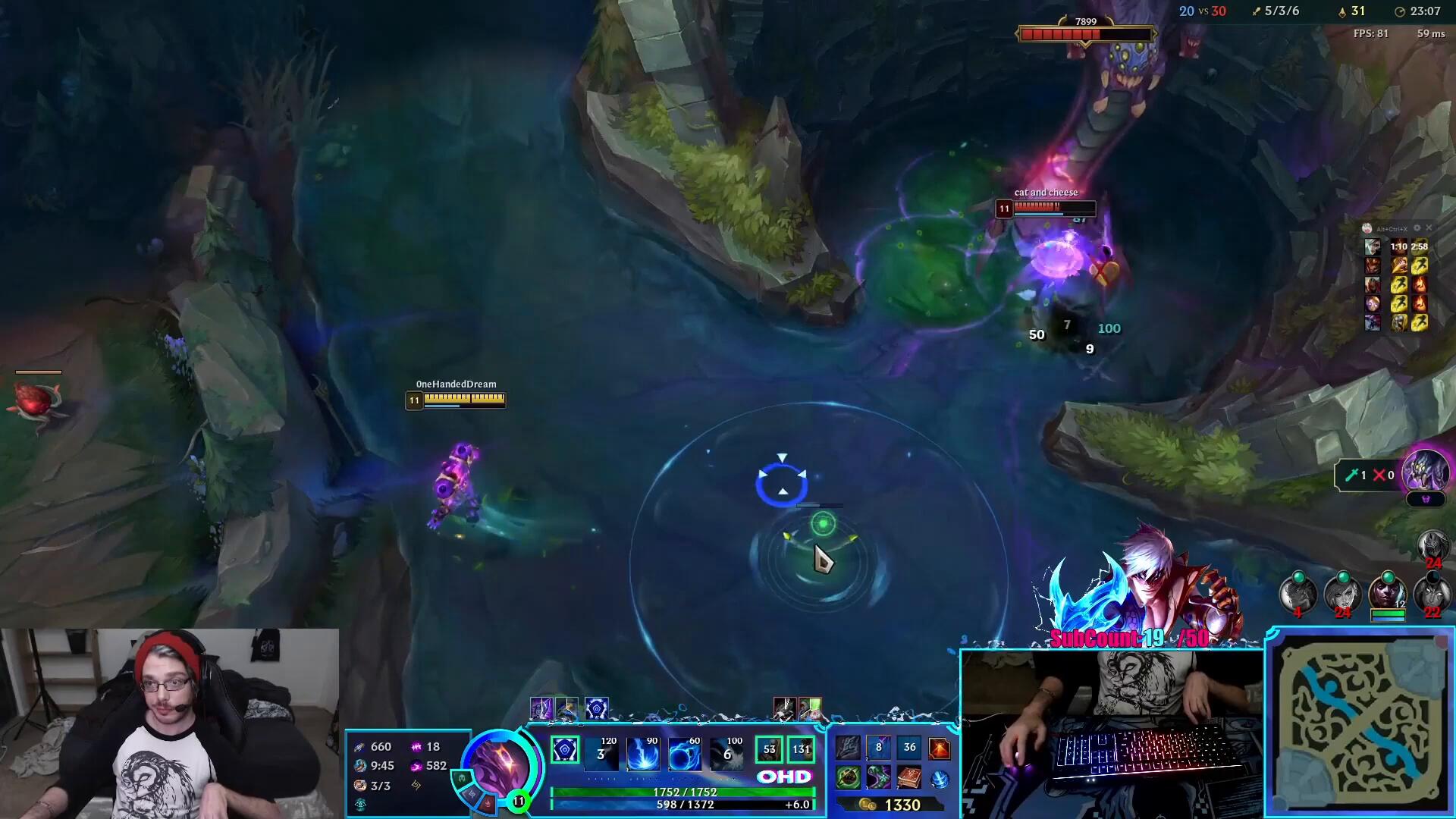Select the red-orange volcano item slot
Image resolution: width=1456 pixels, height=819 pixels.
(x=940, y=748)
